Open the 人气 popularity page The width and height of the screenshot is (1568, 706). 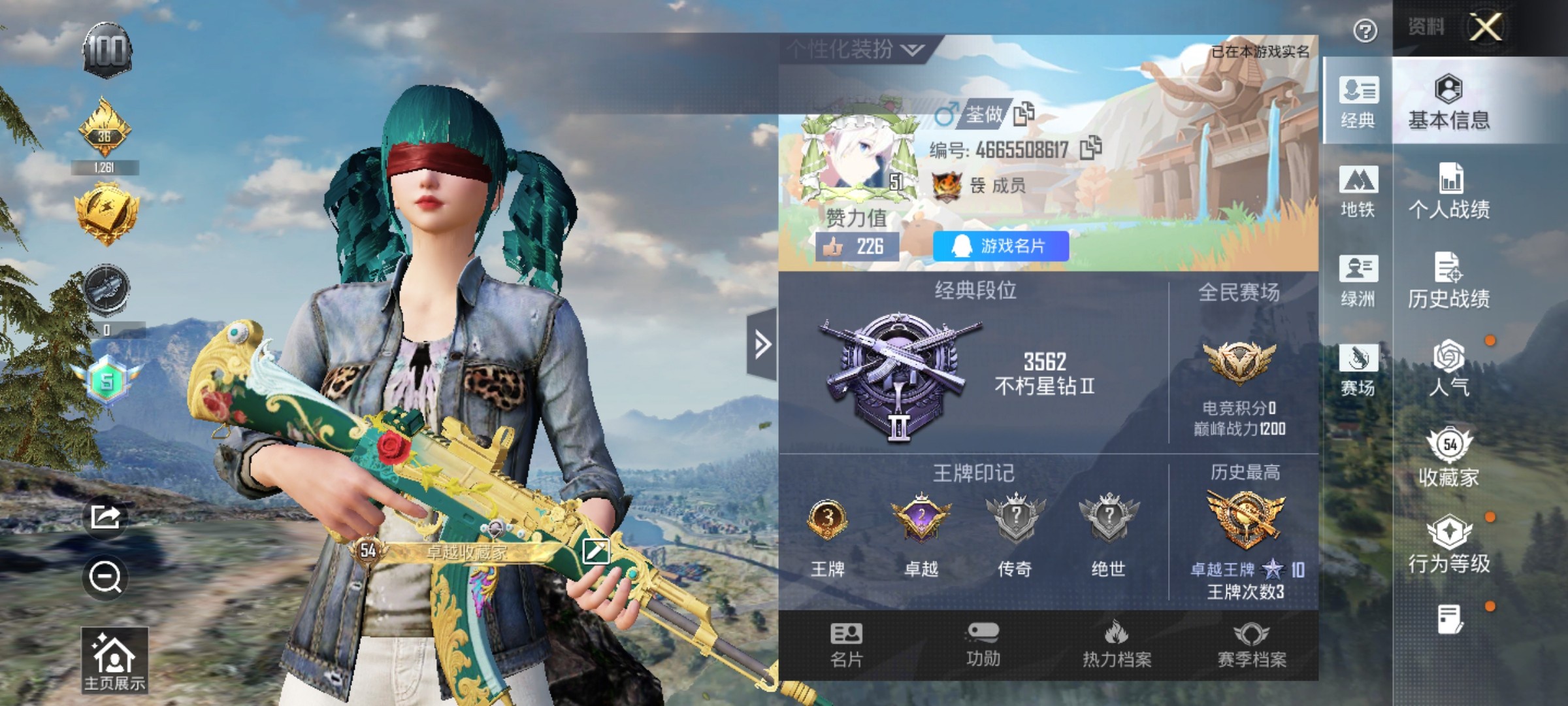click(1448, 369)
